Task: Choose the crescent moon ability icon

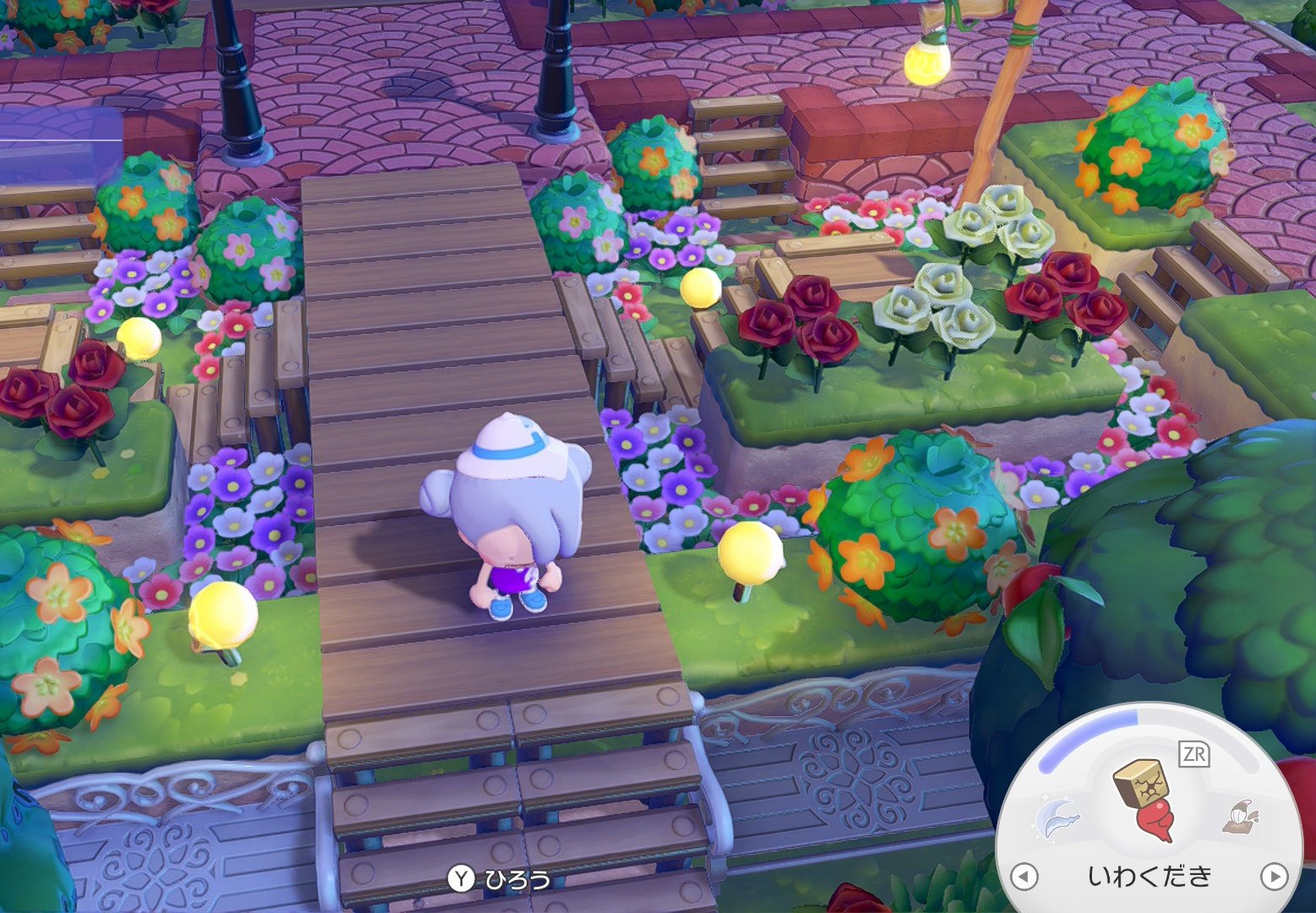Action: (x=1057, y=818)
